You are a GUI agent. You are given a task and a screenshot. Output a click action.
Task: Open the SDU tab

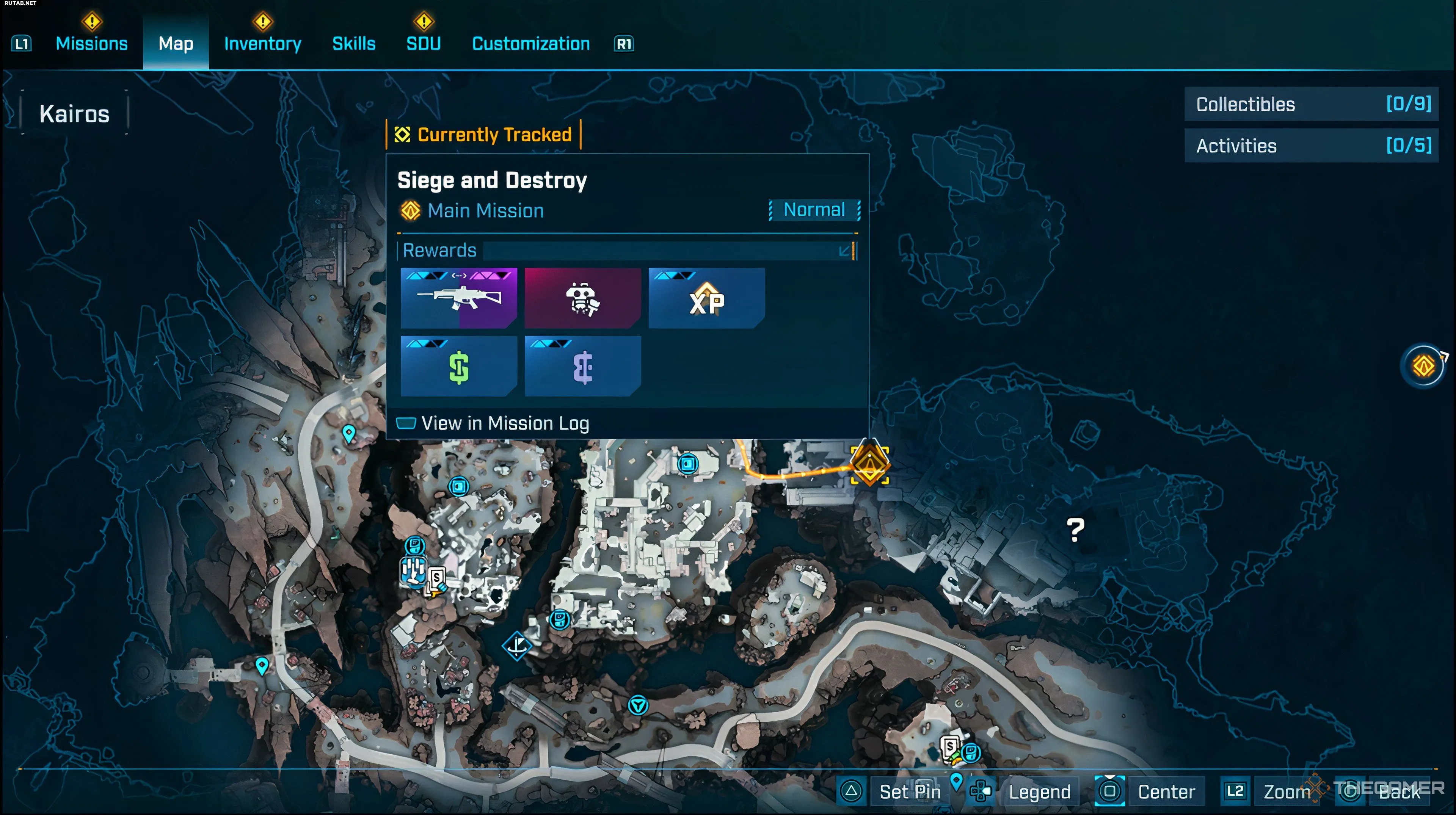pyautogui.click(x=424, y=44)
